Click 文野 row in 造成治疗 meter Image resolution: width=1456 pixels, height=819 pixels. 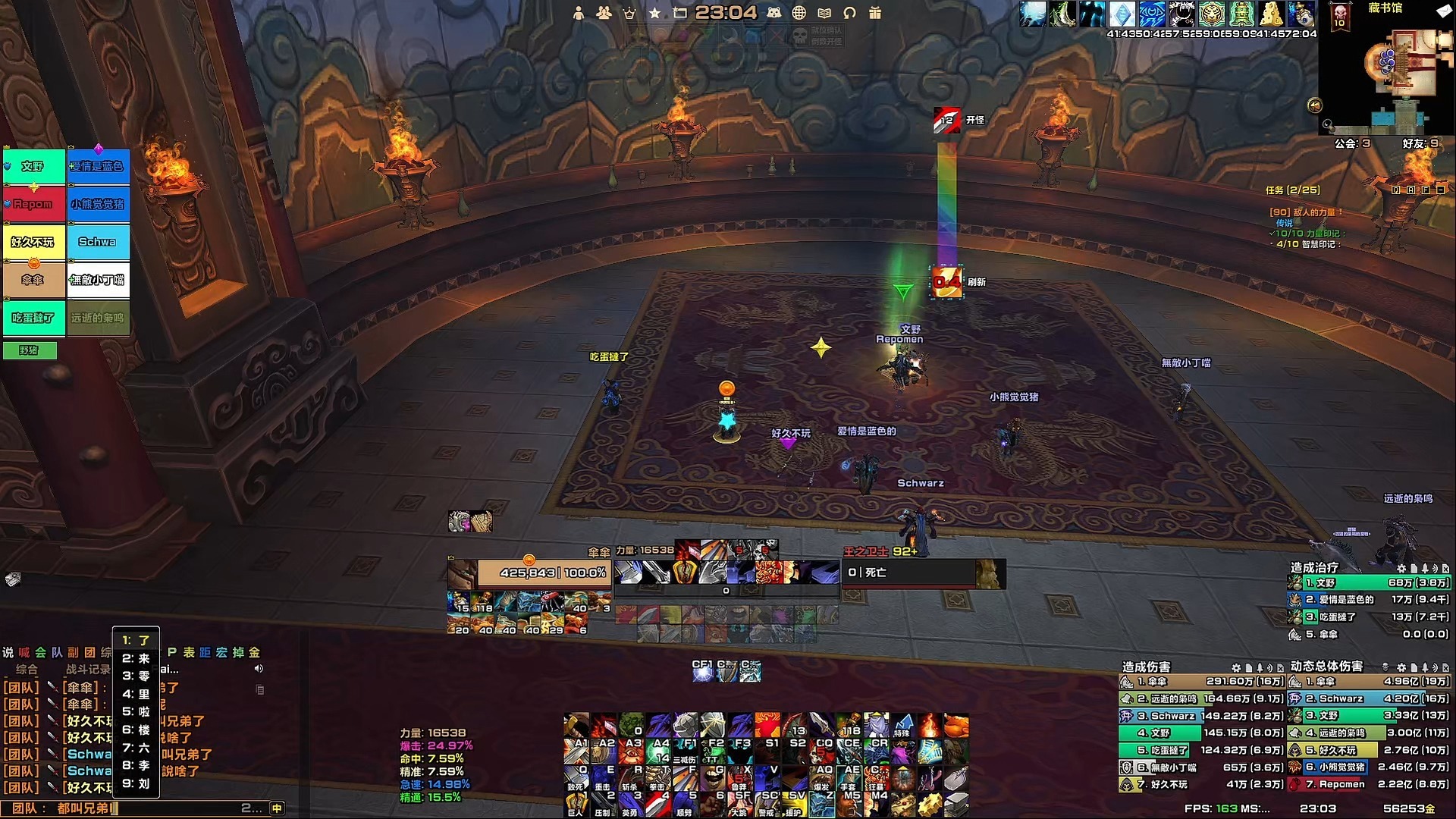coord(1369,583)
